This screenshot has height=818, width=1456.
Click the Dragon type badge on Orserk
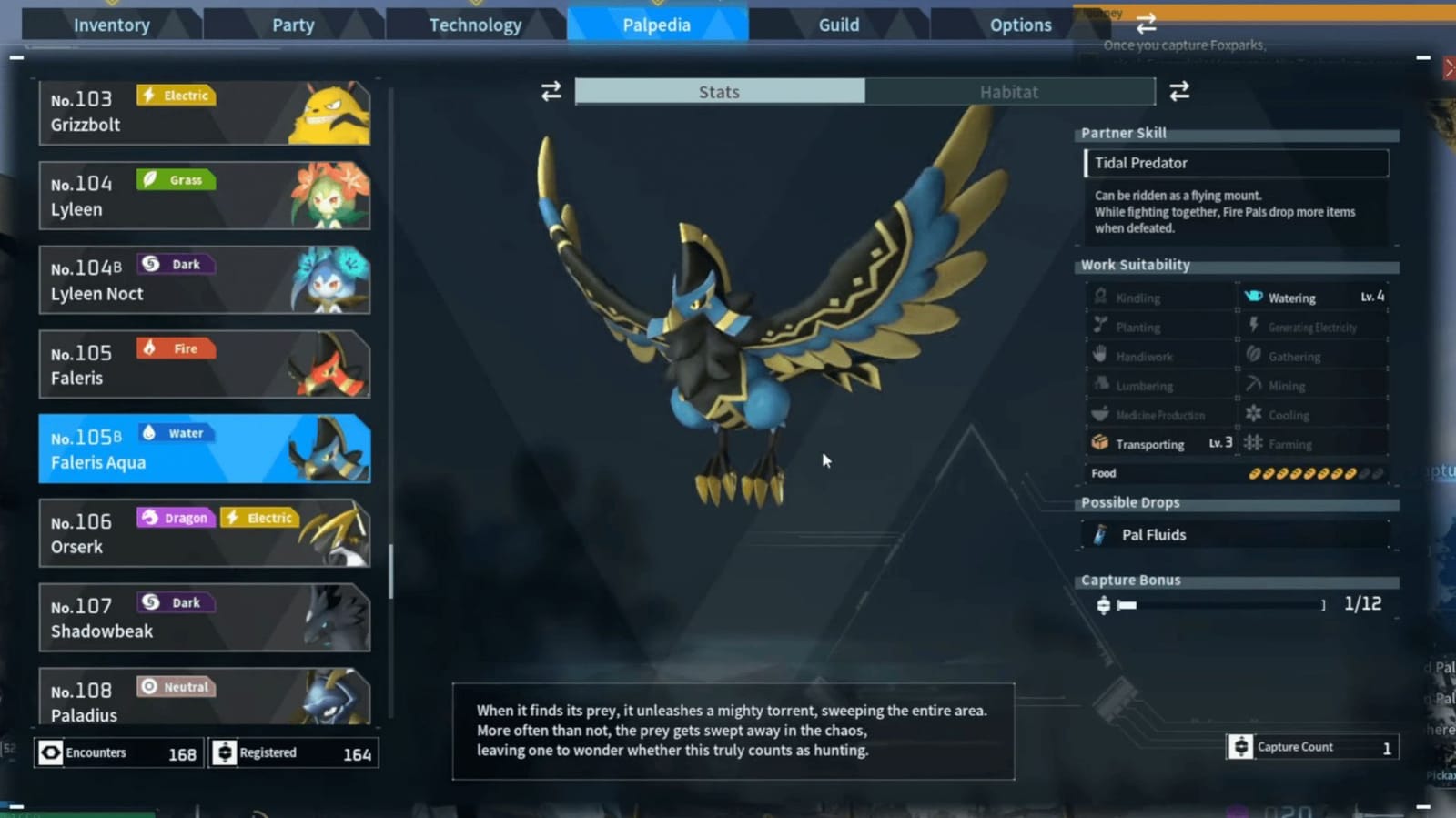176,517
